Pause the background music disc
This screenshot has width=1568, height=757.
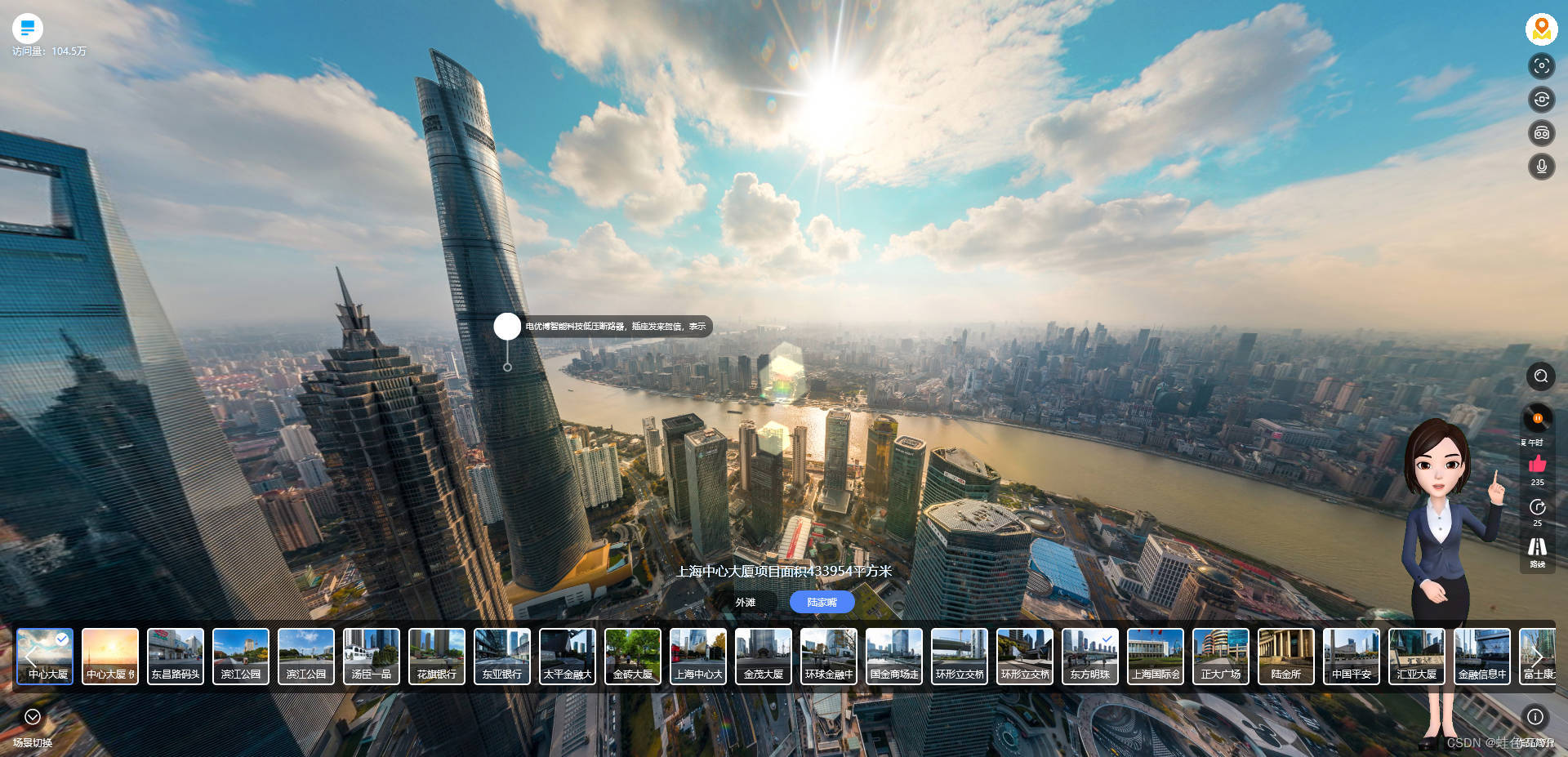(1537, 418)
